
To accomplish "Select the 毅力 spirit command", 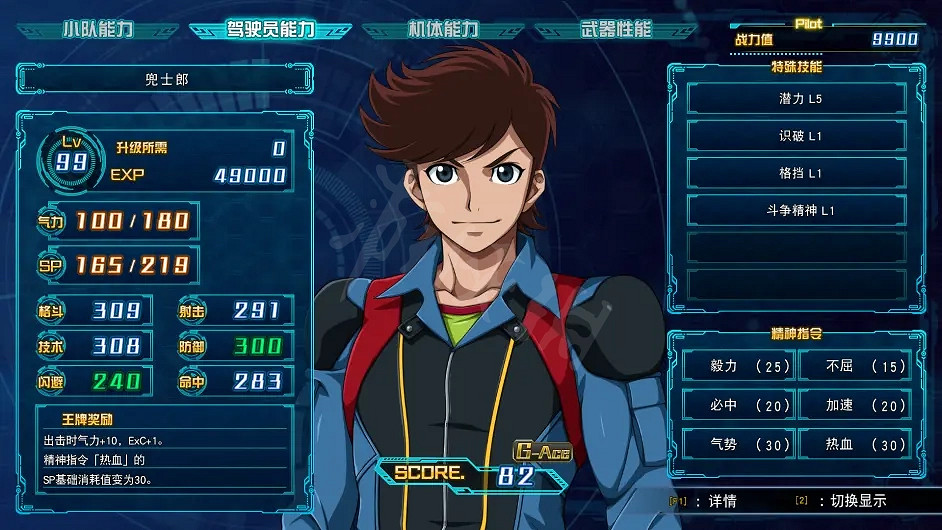I will (x=738, y=366).
